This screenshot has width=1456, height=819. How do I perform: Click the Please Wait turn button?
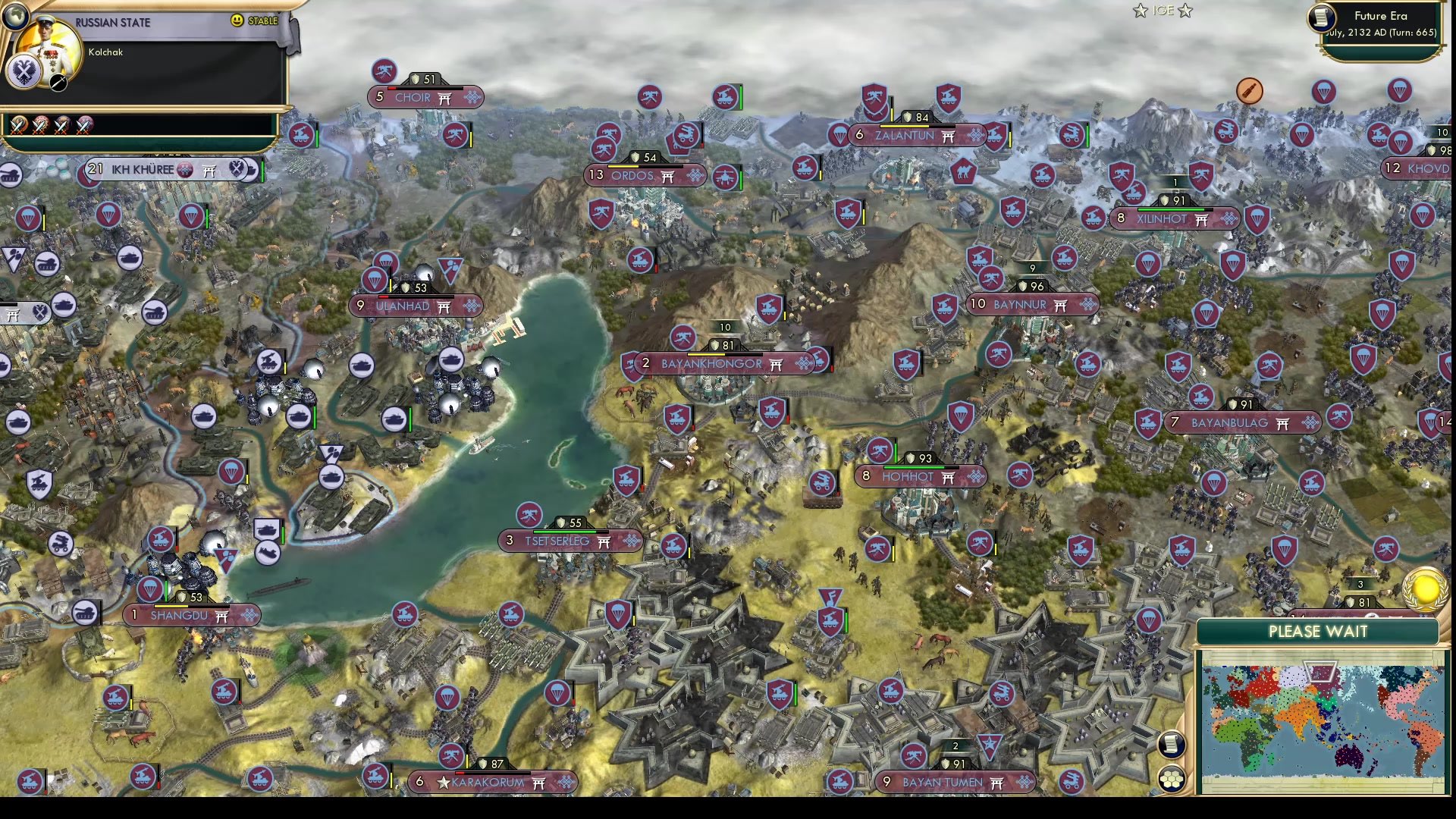(x=1318, y=632)
